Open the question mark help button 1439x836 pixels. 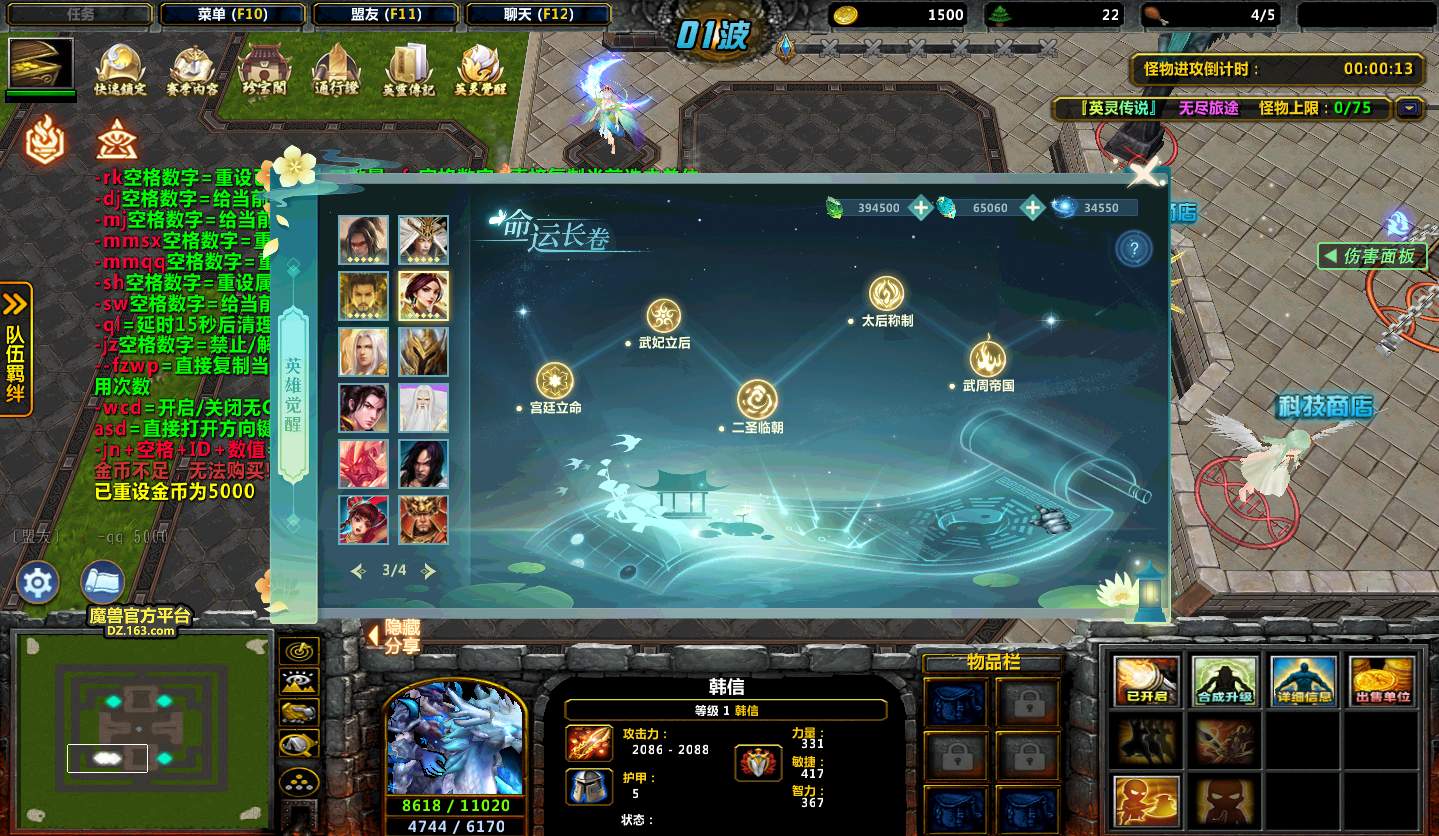(x=1133, y=250)
